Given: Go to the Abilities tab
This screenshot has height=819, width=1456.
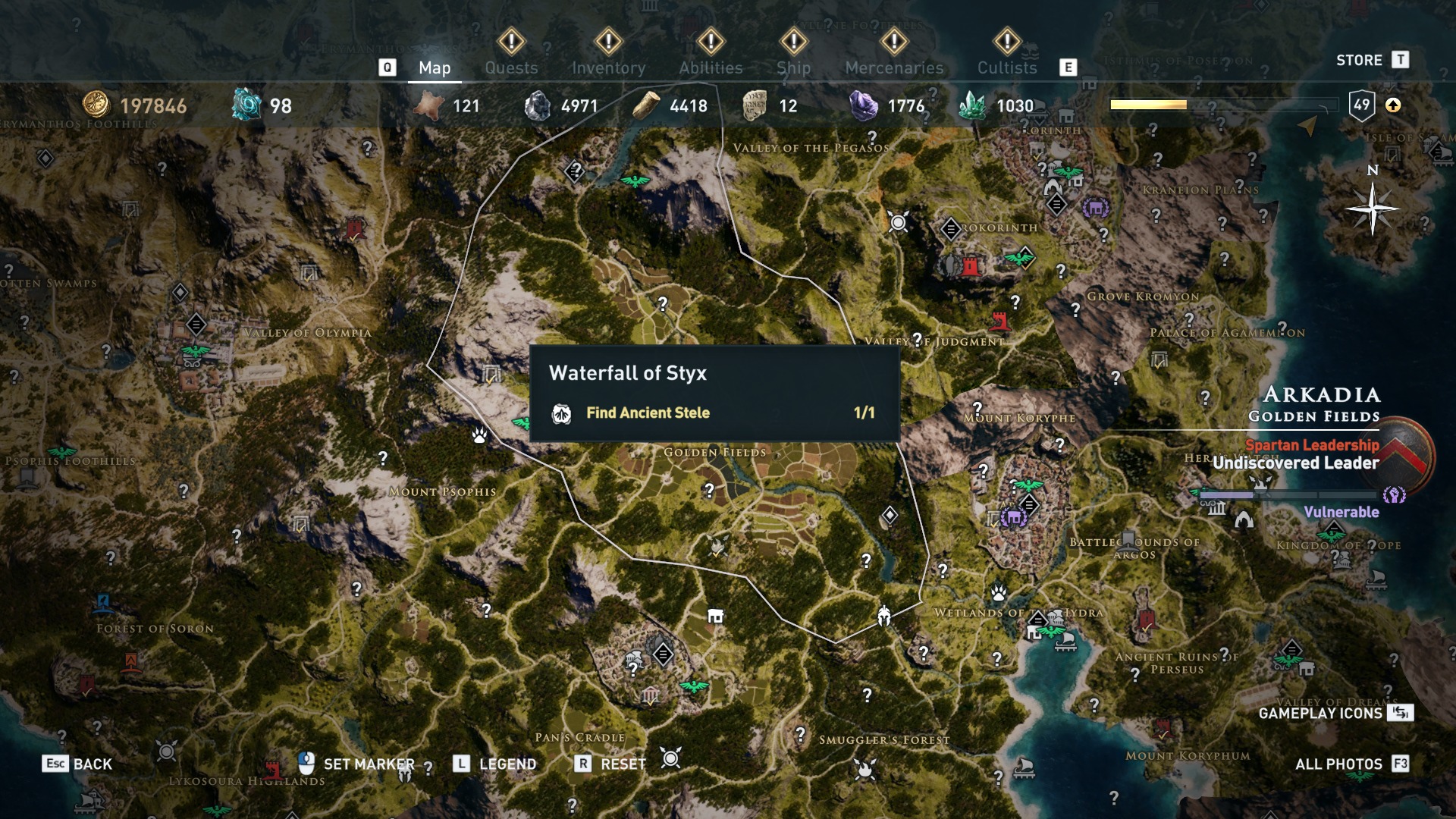Looking at the screenshot, I should (x=711, y=67).
